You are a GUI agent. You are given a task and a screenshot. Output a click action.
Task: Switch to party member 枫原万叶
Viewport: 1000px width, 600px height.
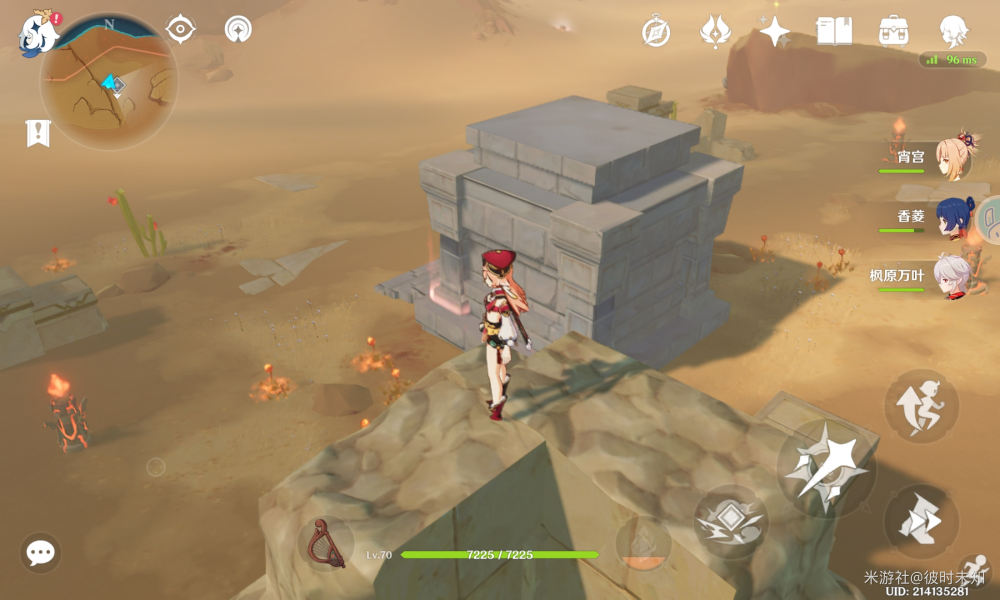(952, 275)
